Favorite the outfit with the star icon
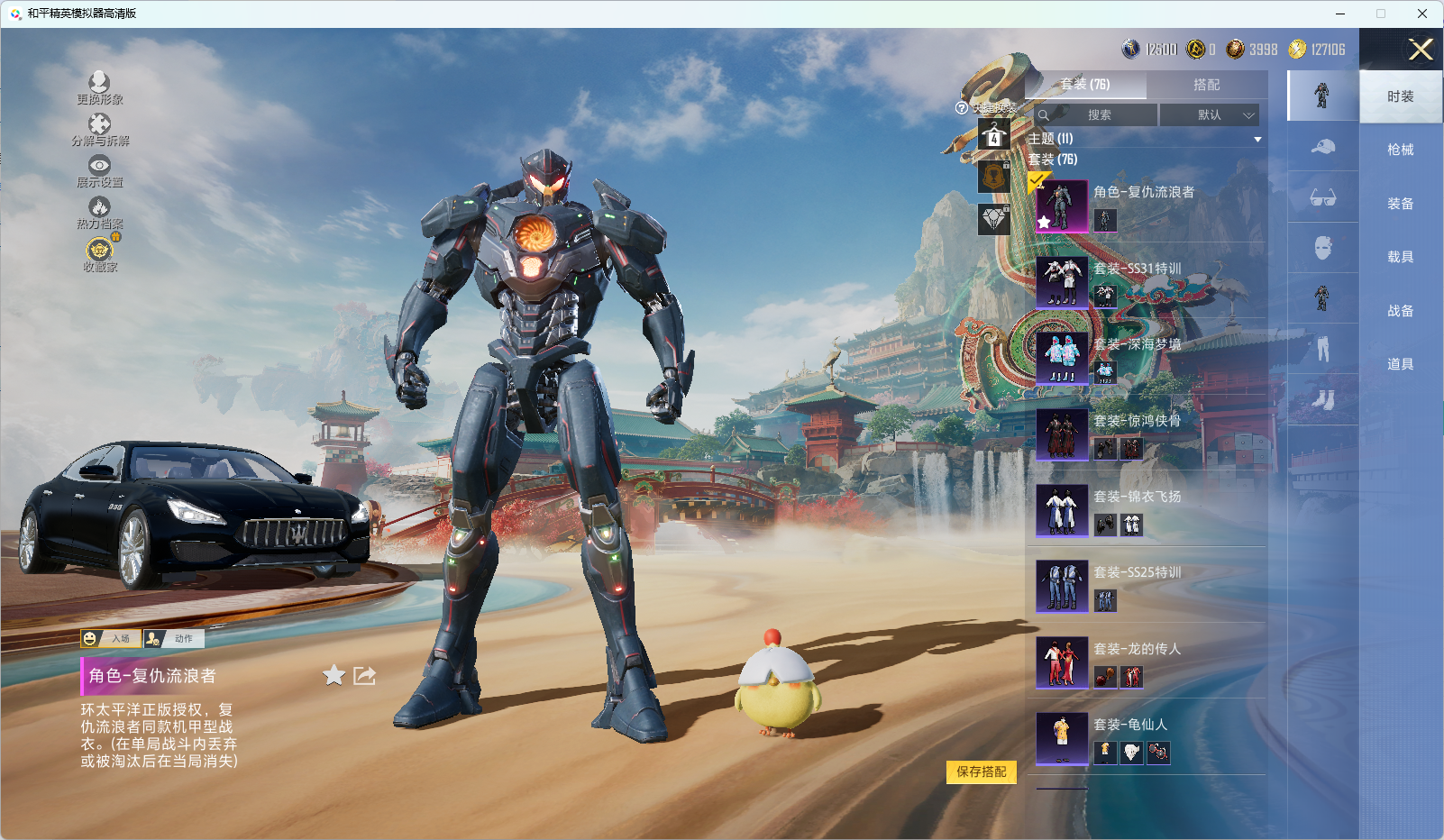 (334, 675)
